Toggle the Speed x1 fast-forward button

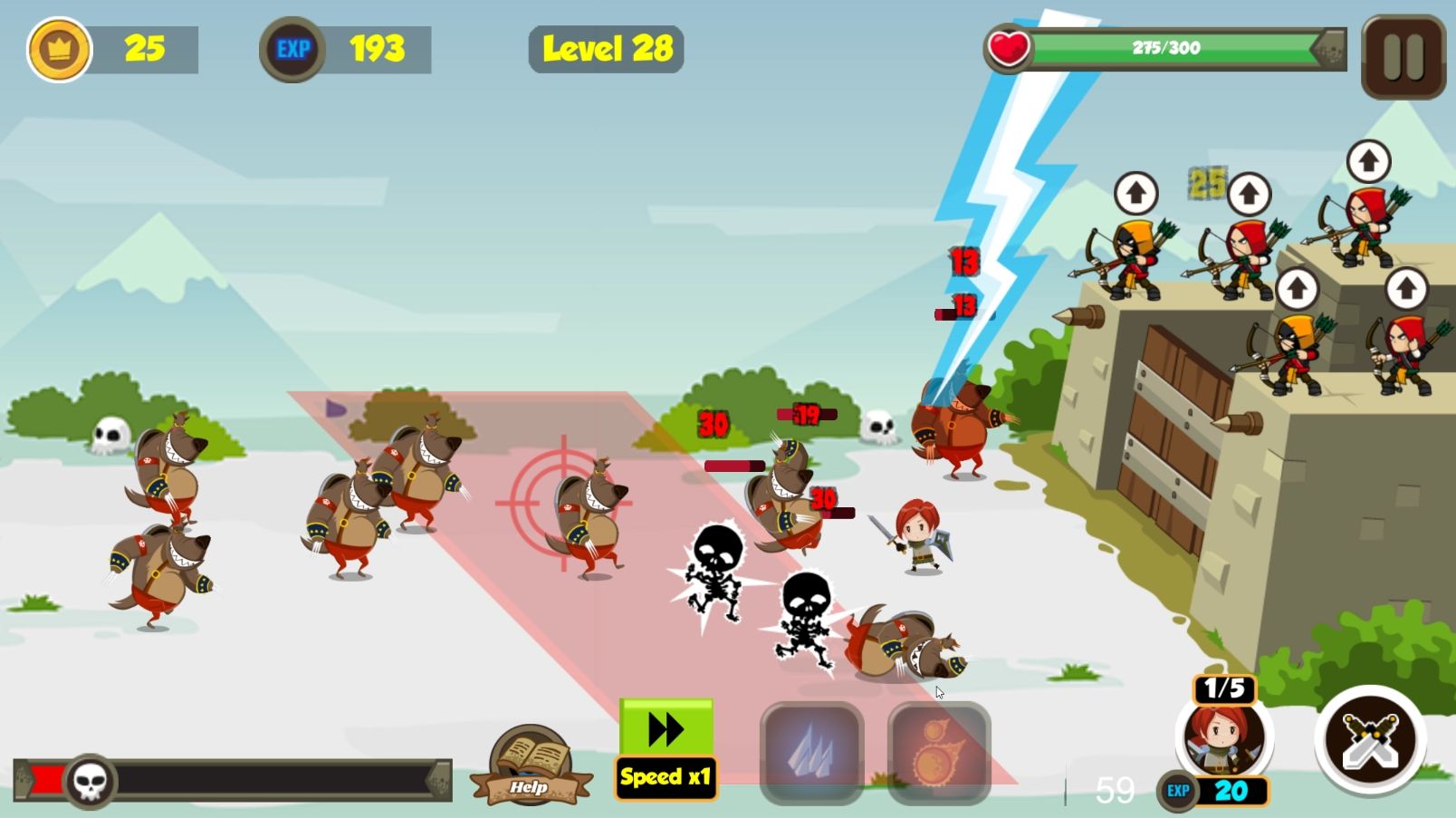click(x=666, y=749)
